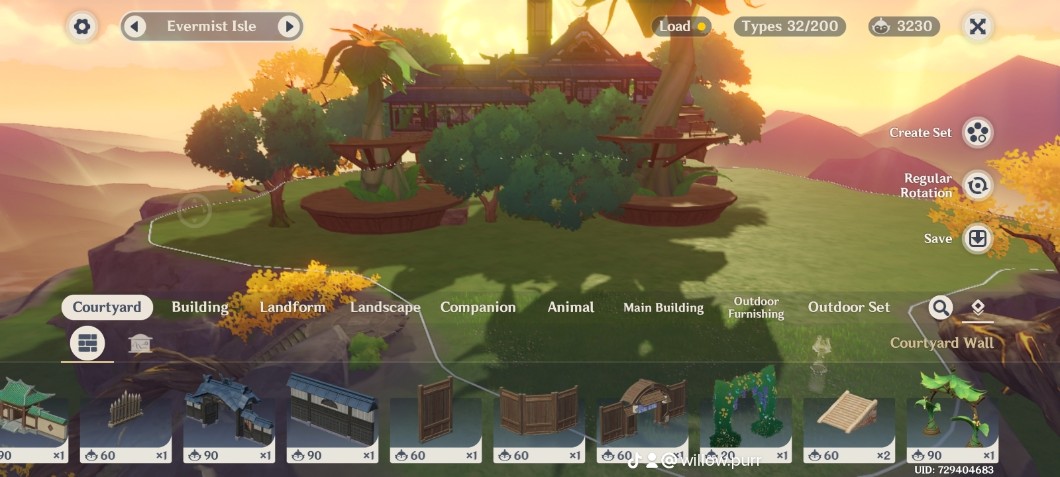The image size is (1060, 477).
Task: Switch to the Building tab
Action: click(200, 307)
